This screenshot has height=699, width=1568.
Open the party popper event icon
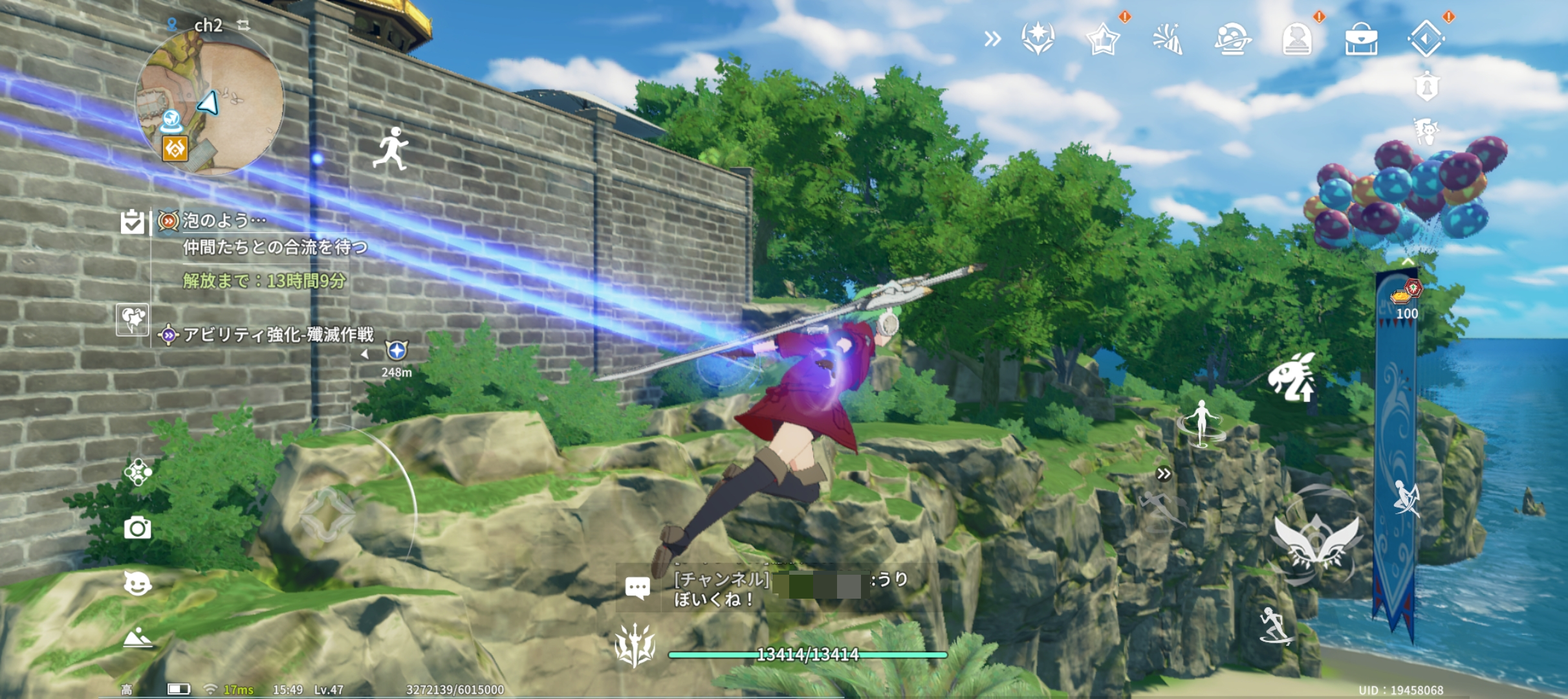pyautogui.click(x=1168, y=39)
